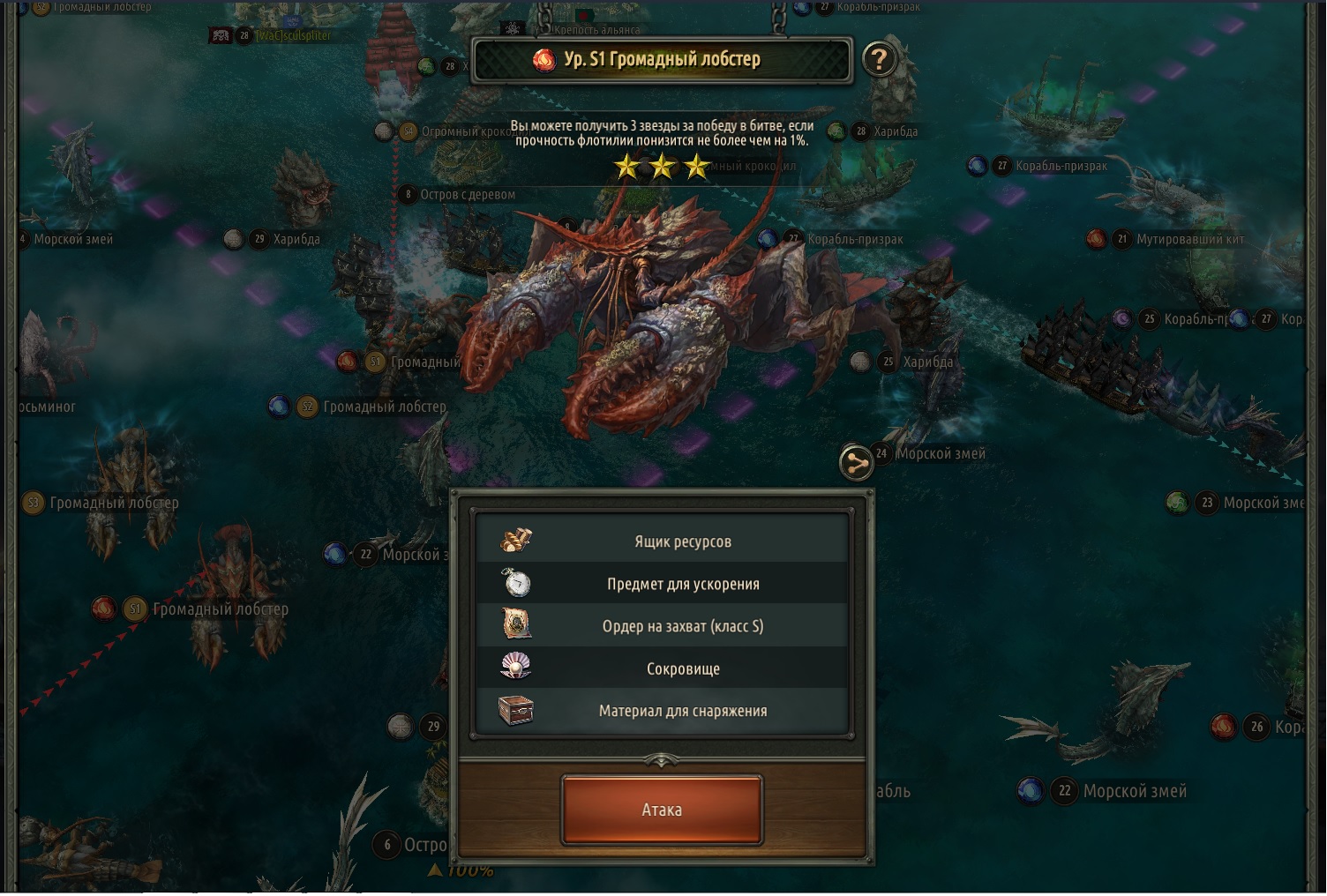Select the Предмет для ускорения reward row
This screenshot has height=896, width=1327.
663,584
